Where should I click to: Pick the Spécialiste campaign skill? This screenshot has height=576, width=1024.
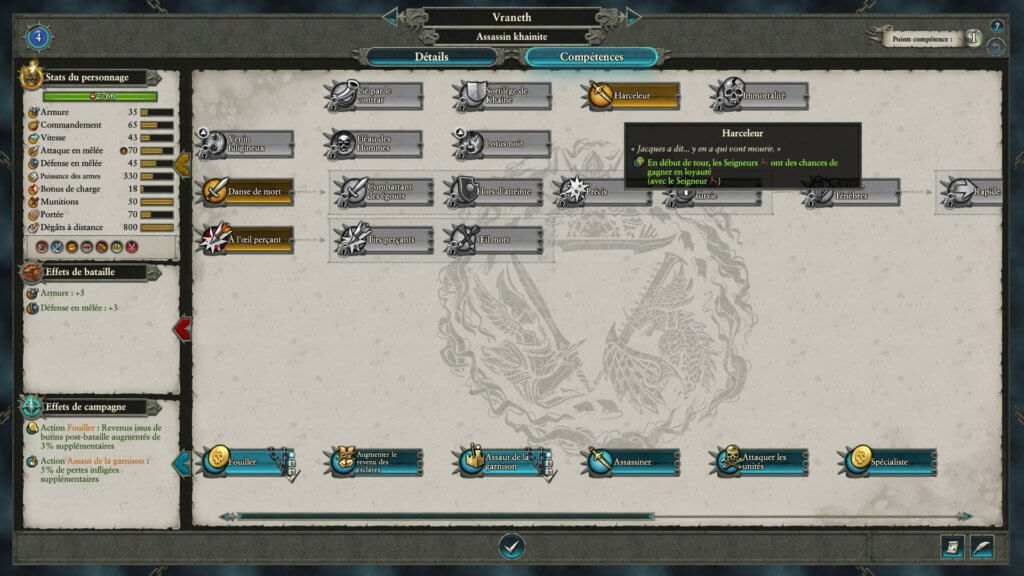coord(889,462)
